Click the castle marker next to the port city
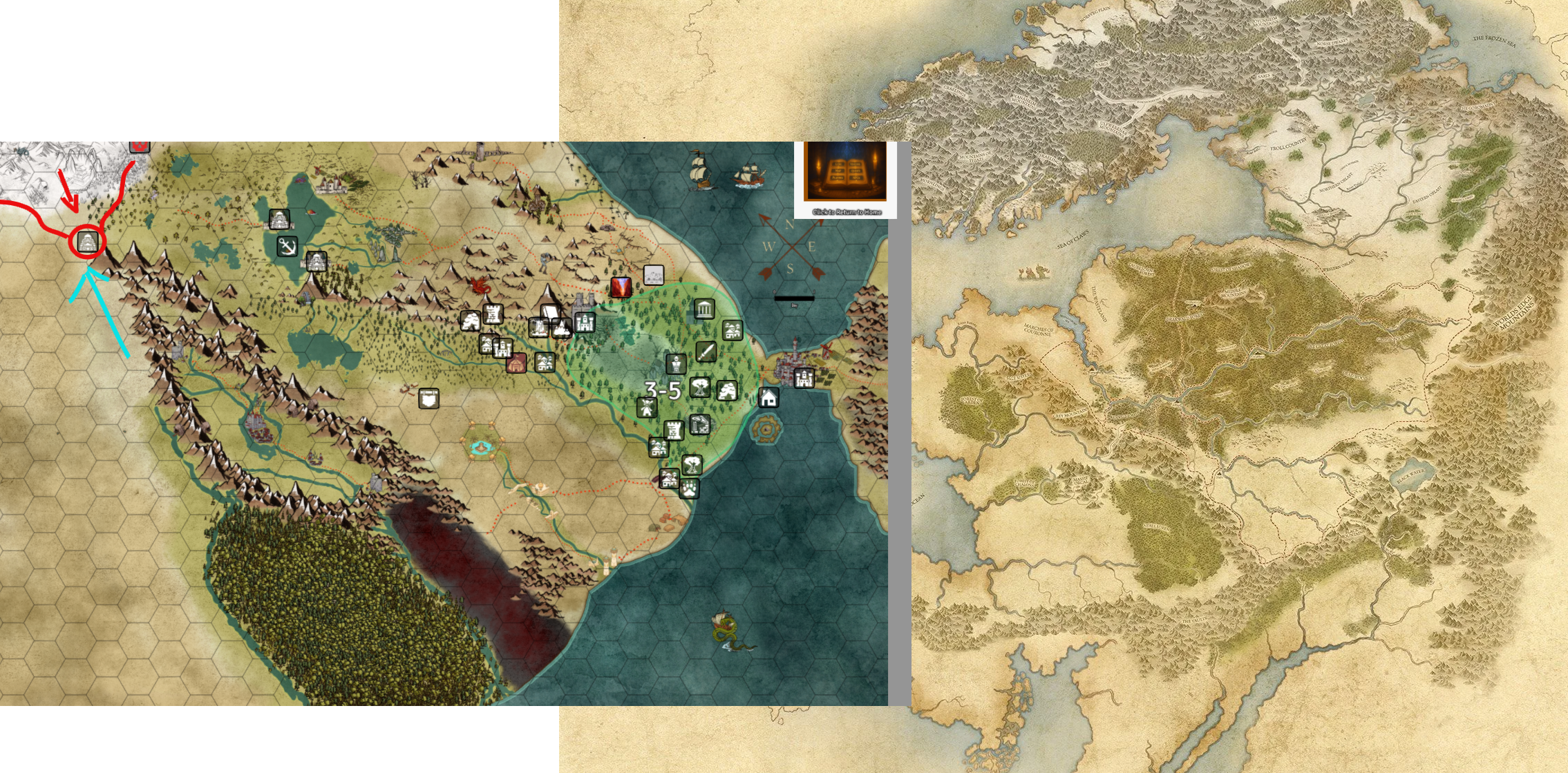The image size is (1568, 773). coord(804,378)
